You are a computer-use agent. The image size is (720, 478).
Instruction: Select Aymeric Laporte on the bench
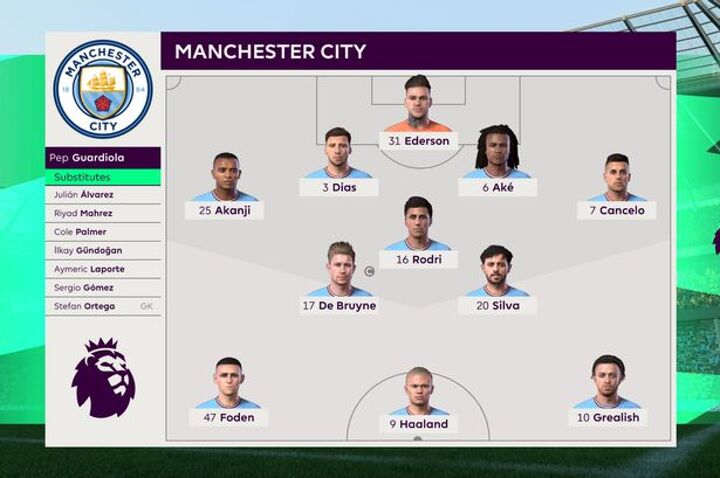[x=103, y=269]
